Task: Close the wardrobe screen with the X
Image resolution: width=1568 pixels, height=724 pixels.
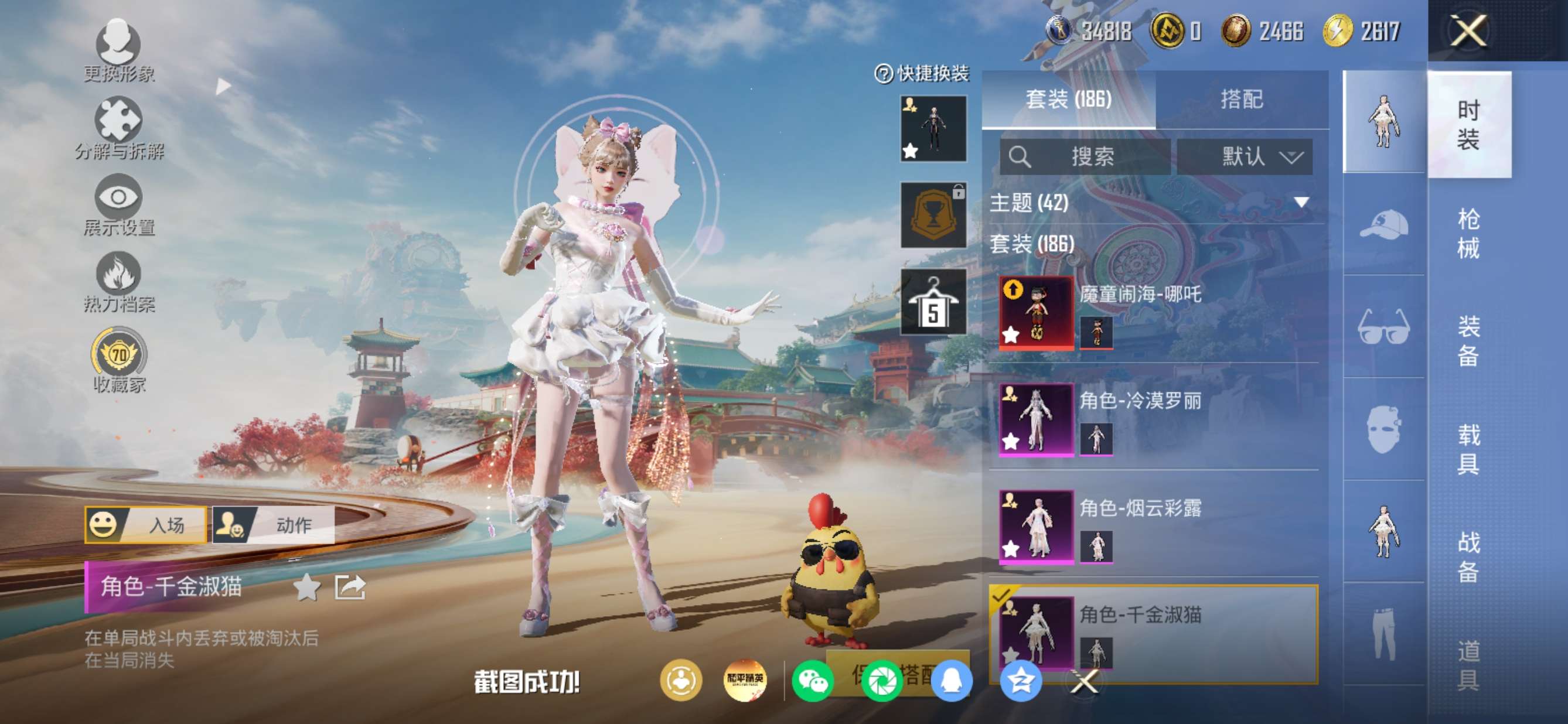Action: tap(1468, 30)
